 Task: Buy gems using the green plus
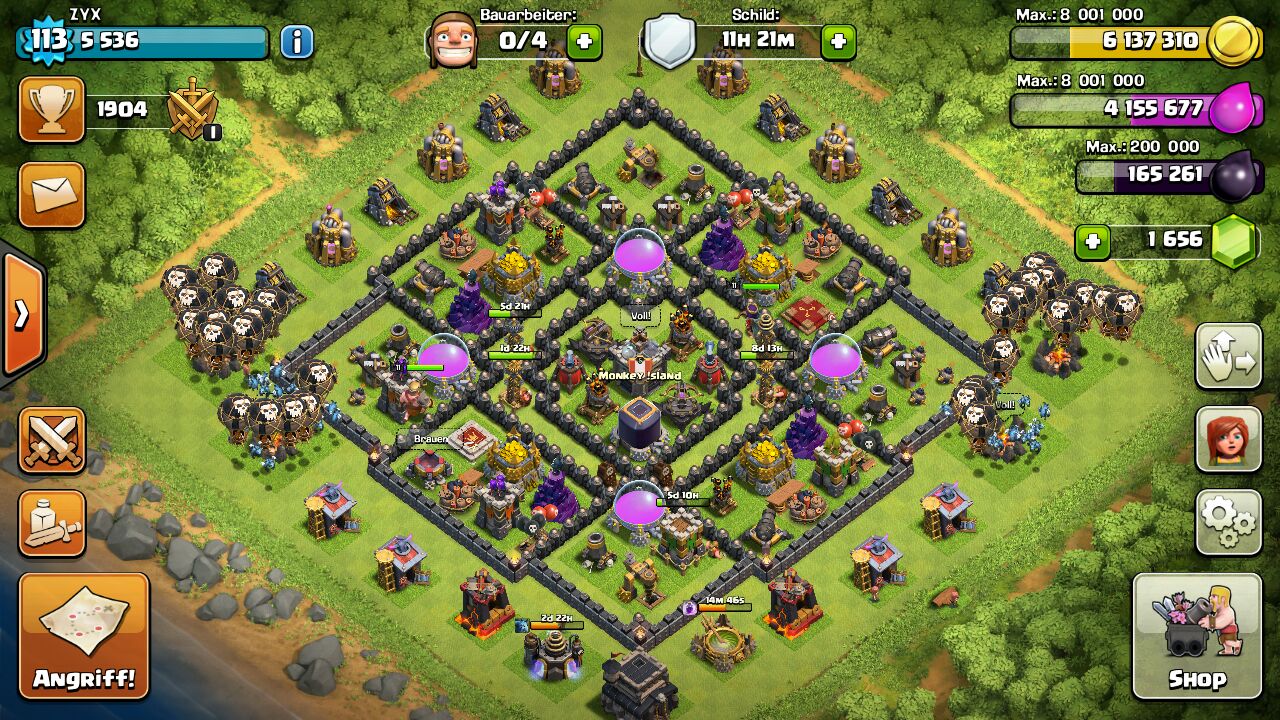point(1093,241)
